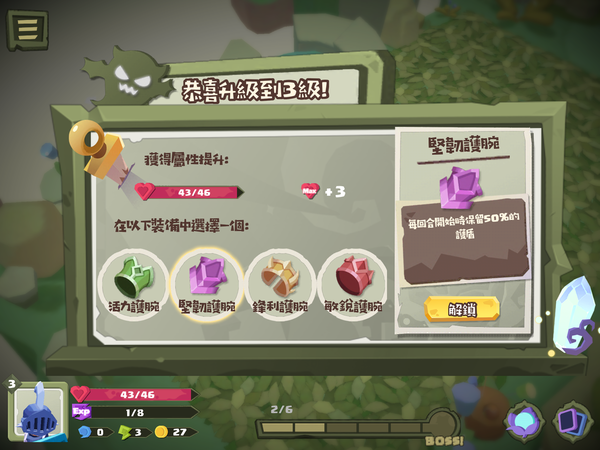Open the purple spellbook icon
The image size is (600, 450).
coord(524,421)
